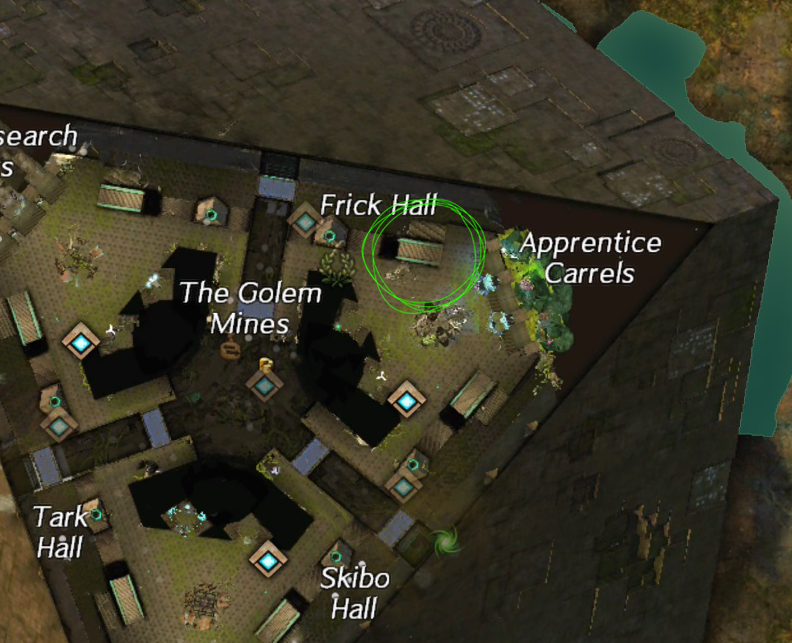Click the laurel wreath map marker

tap(339, 268)
